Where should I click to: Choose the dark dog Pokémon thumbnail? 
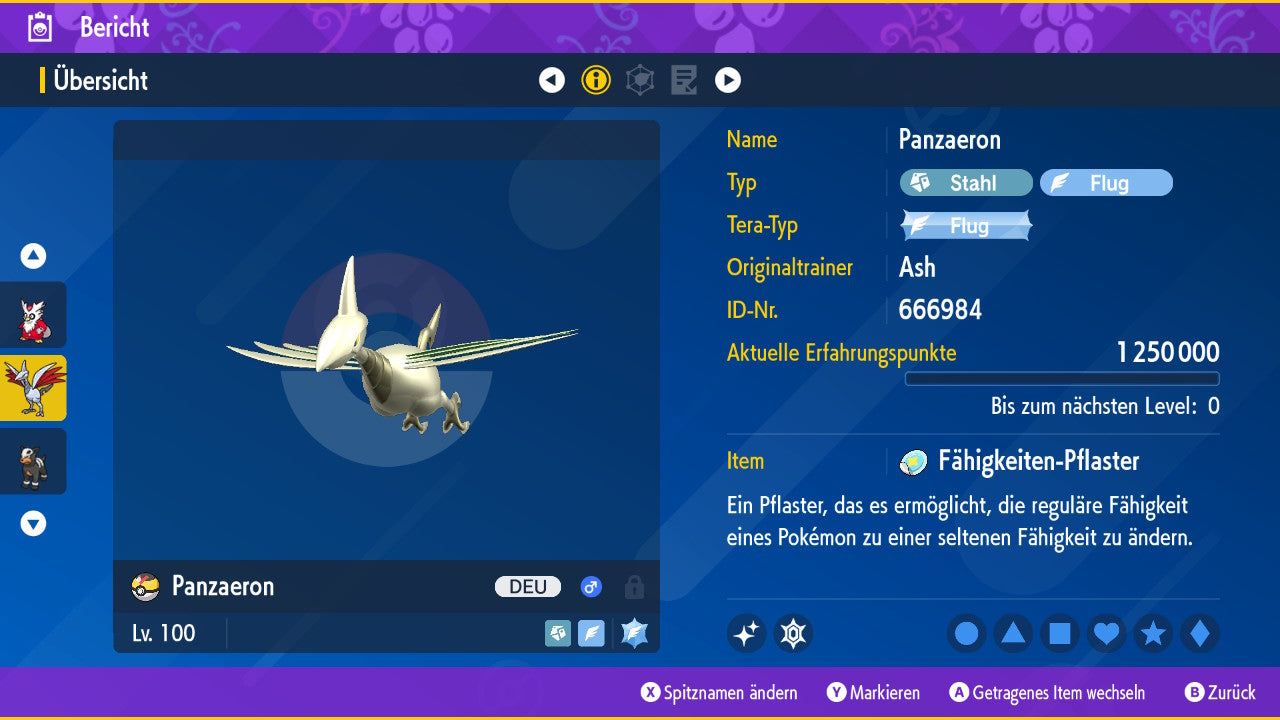33,461
